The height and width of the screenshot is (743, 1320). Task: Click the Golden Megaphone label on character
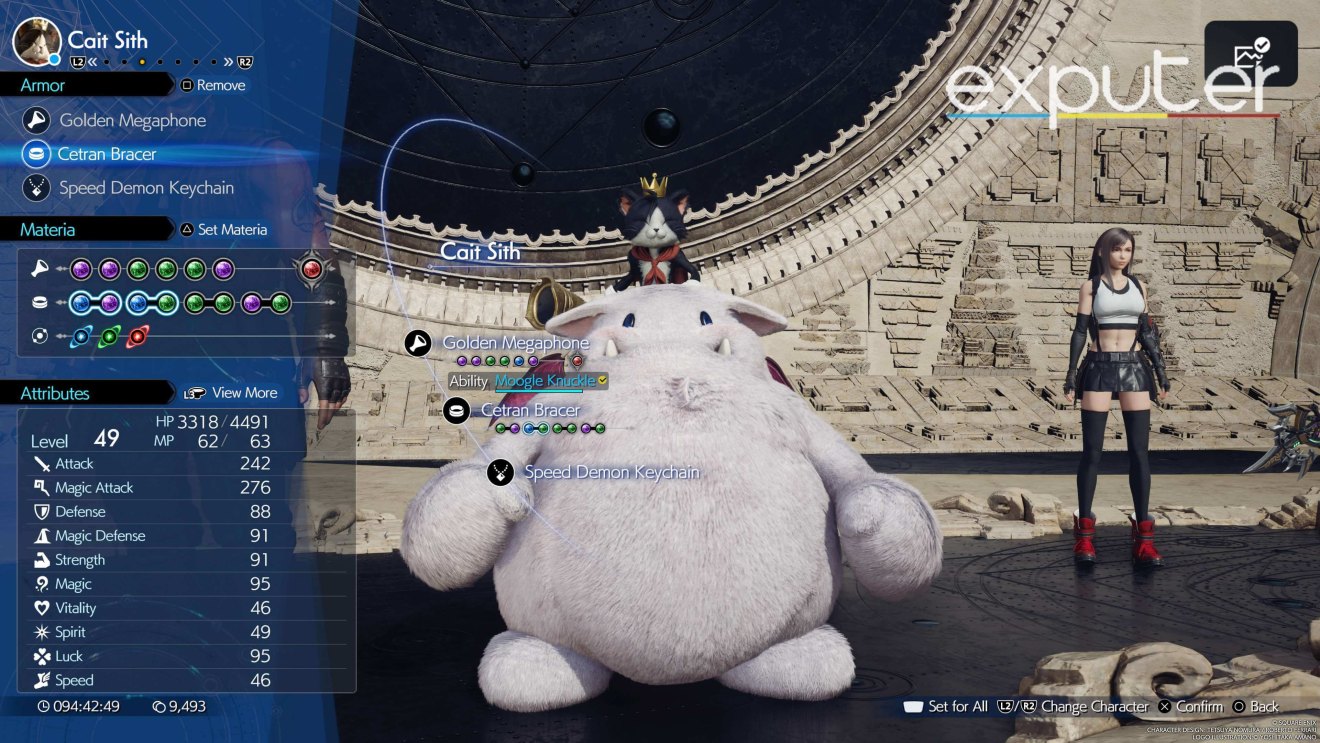click(515, 343)
